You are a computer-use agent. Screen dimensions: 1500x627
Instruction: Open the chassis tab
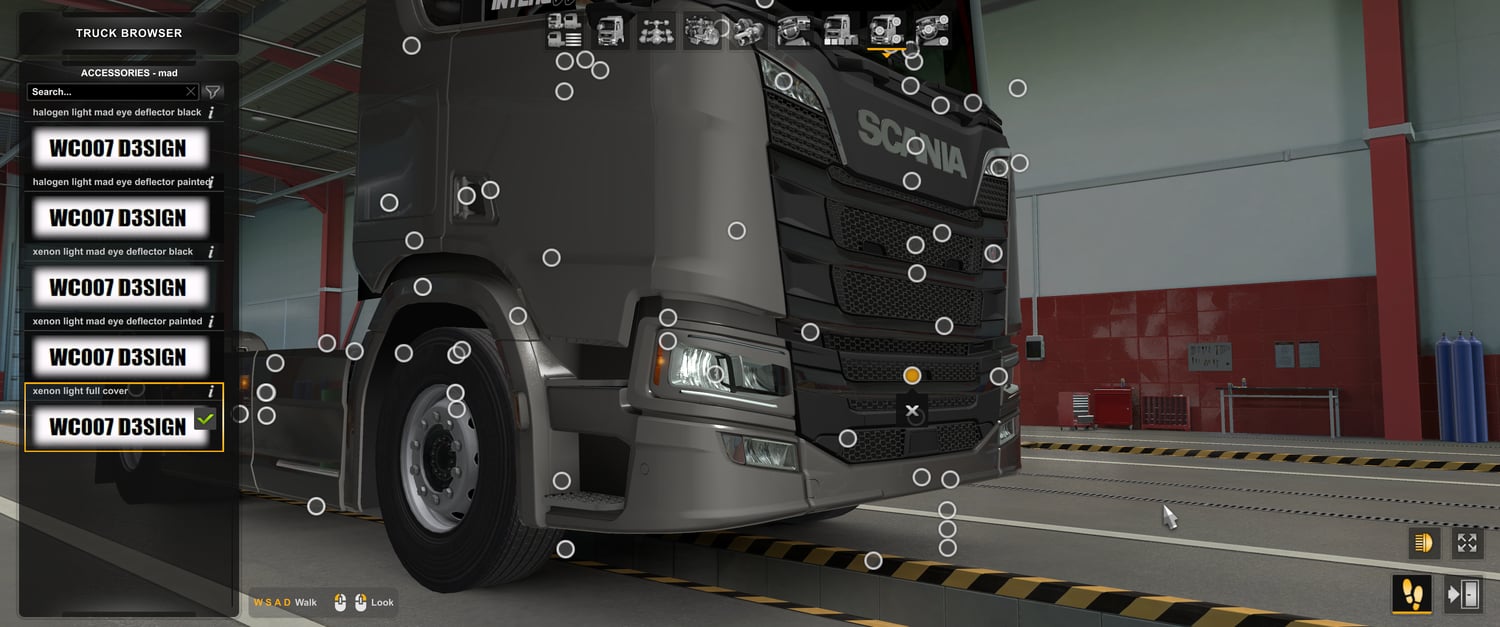(656, 31)
